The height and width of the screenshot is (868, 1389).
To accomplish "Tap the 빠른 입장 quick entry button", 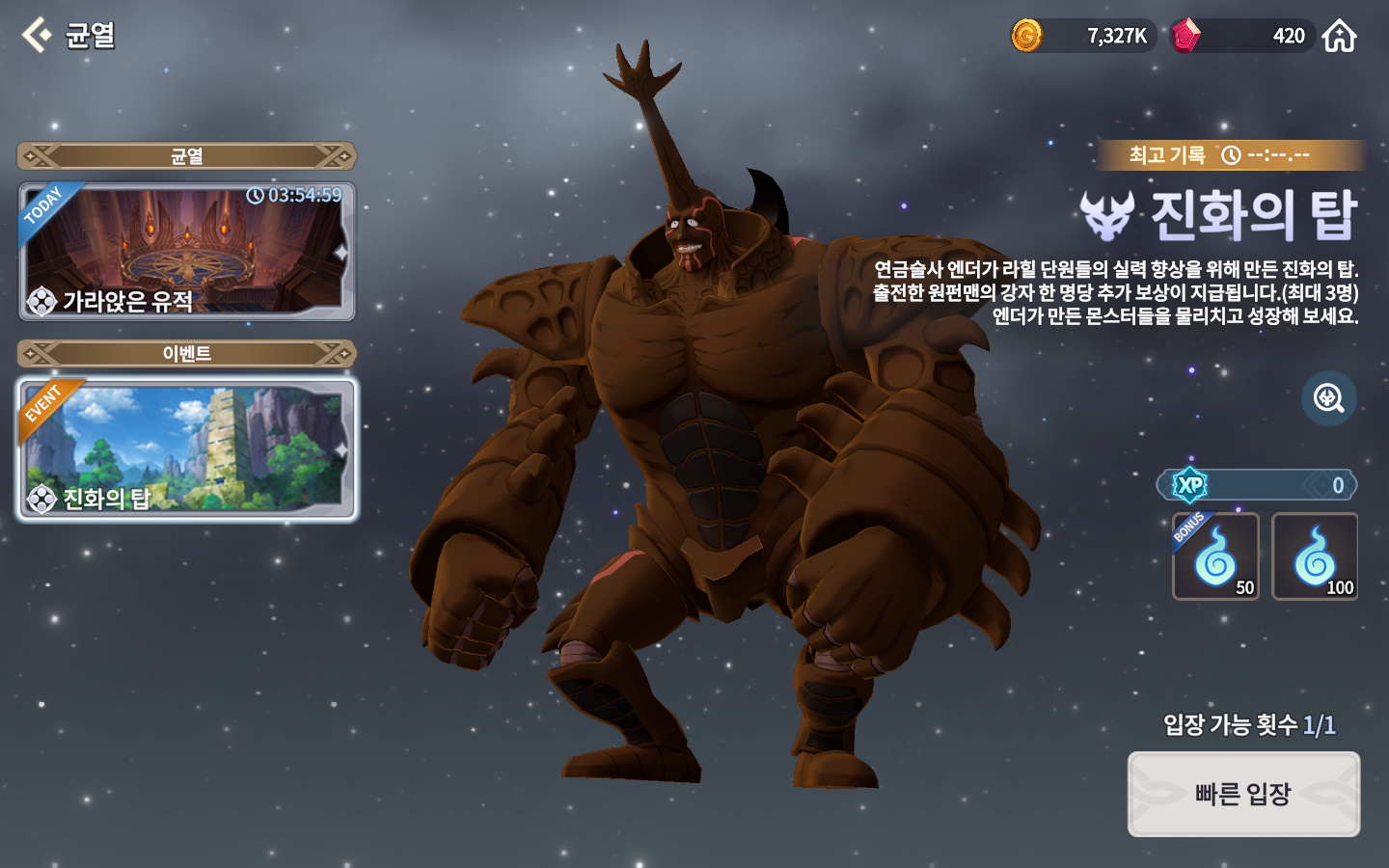I will pos(1243,794).
